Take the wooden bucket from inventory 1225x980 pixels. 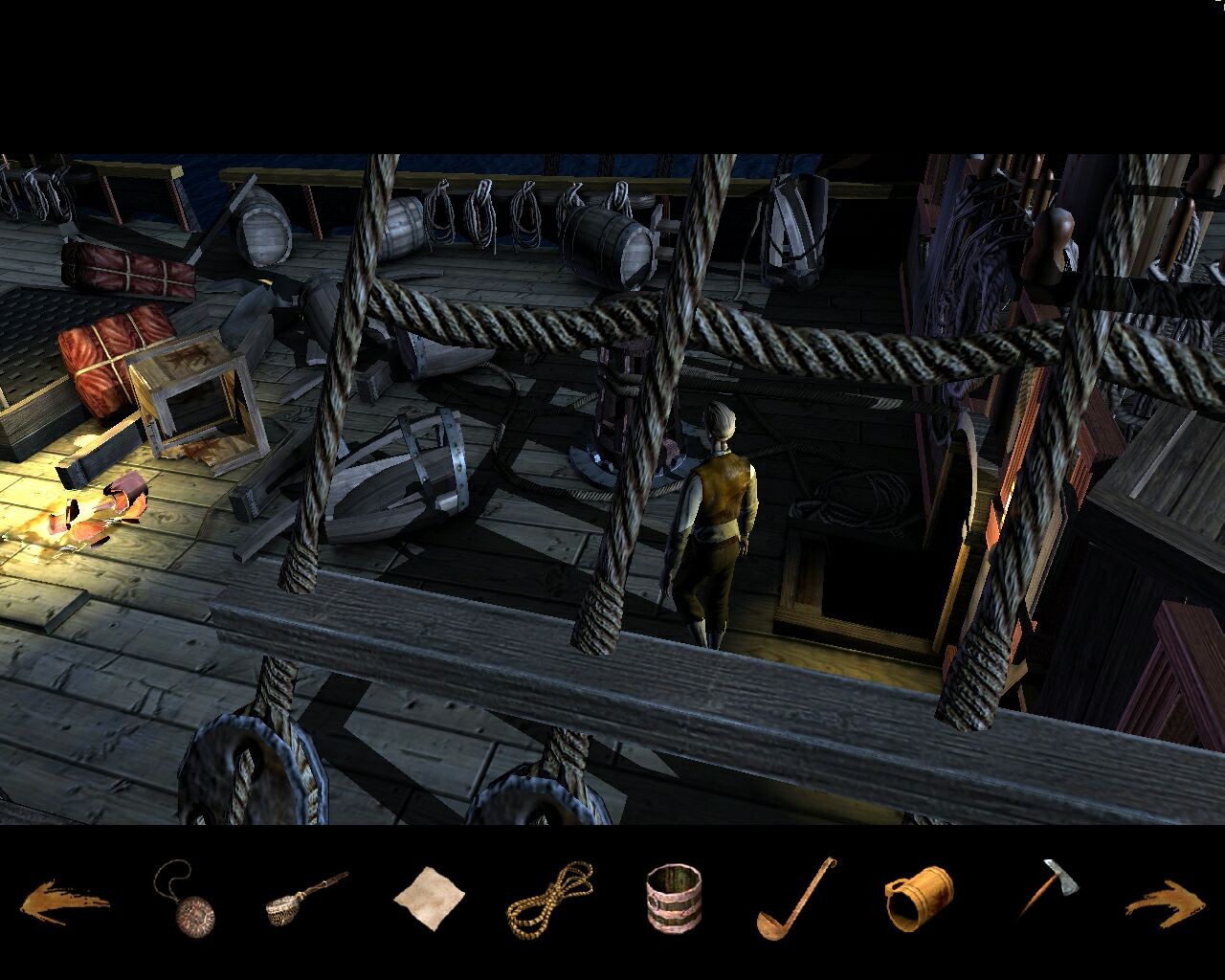674,898
